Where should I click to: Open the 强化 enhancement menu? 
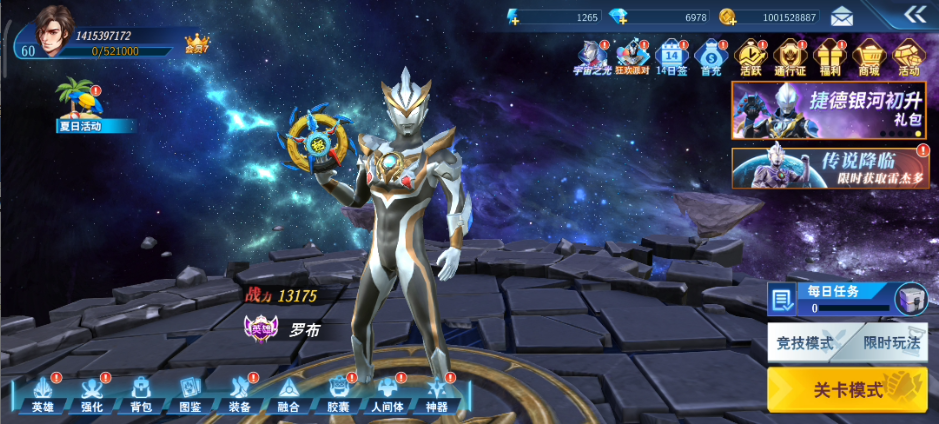coord(91,393)
